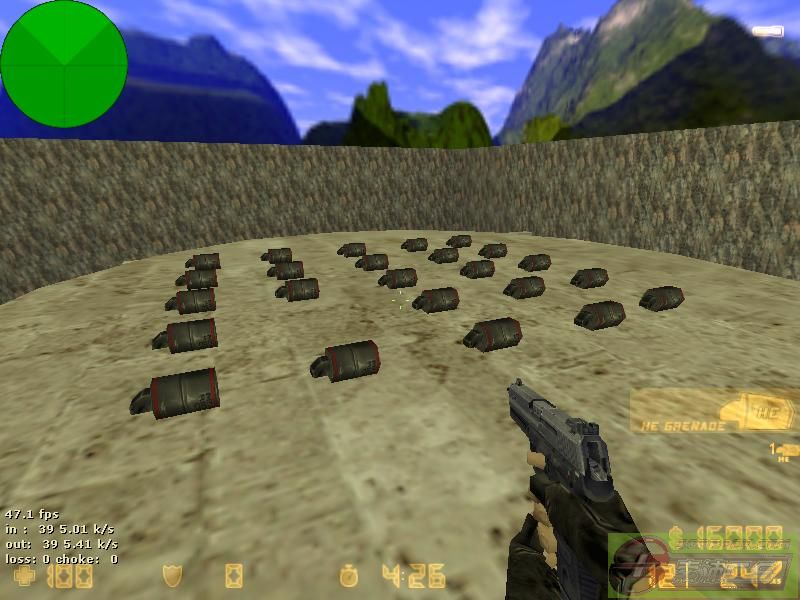Click the site watermark logo over the ammo
Screen dimensions: 800x600
tap(700, 562)
